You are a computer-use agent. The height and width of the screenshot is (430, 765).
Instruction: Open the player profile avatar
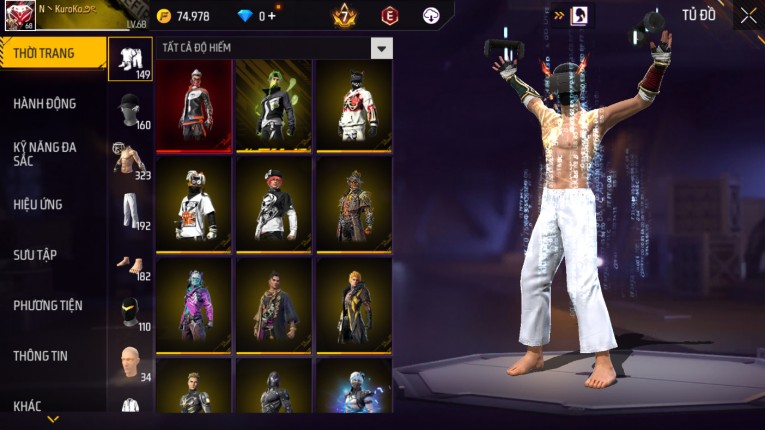pos(19,16)
